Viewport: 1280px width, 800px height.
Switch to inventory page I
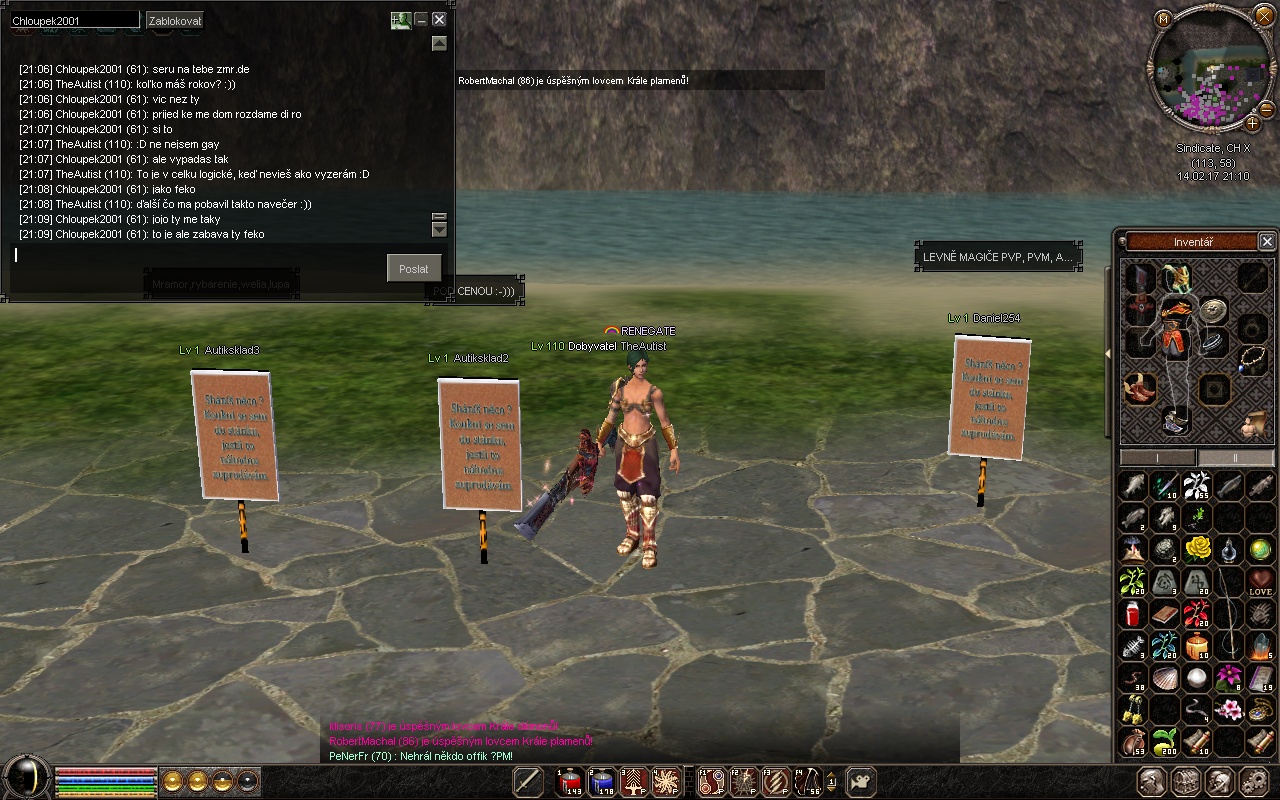pyautogui.click(x=1157, y=458)
